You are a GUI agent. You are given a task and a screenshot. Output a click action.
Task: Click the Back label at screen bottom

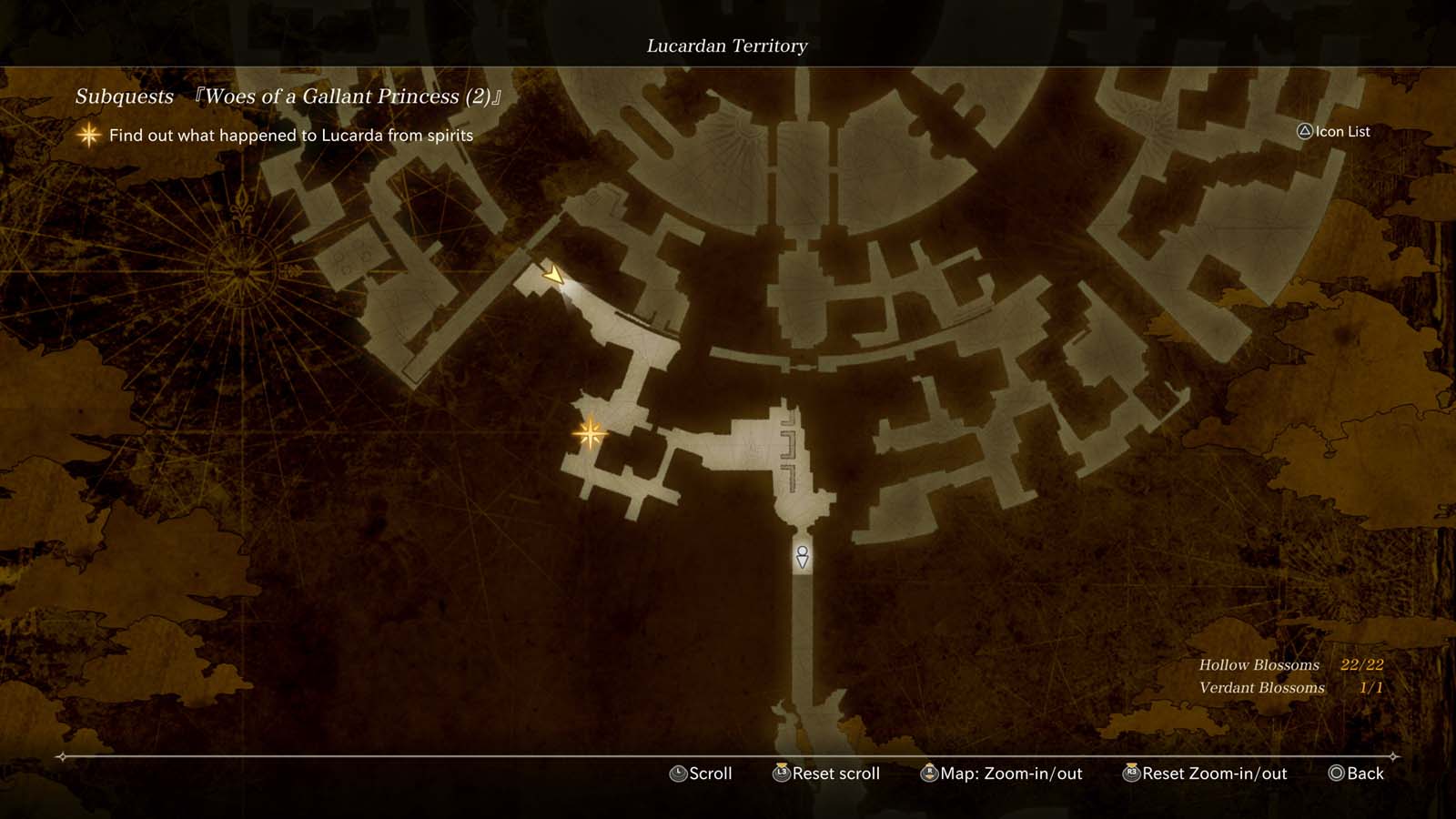pyautogui.click(x=1364, y=773)
